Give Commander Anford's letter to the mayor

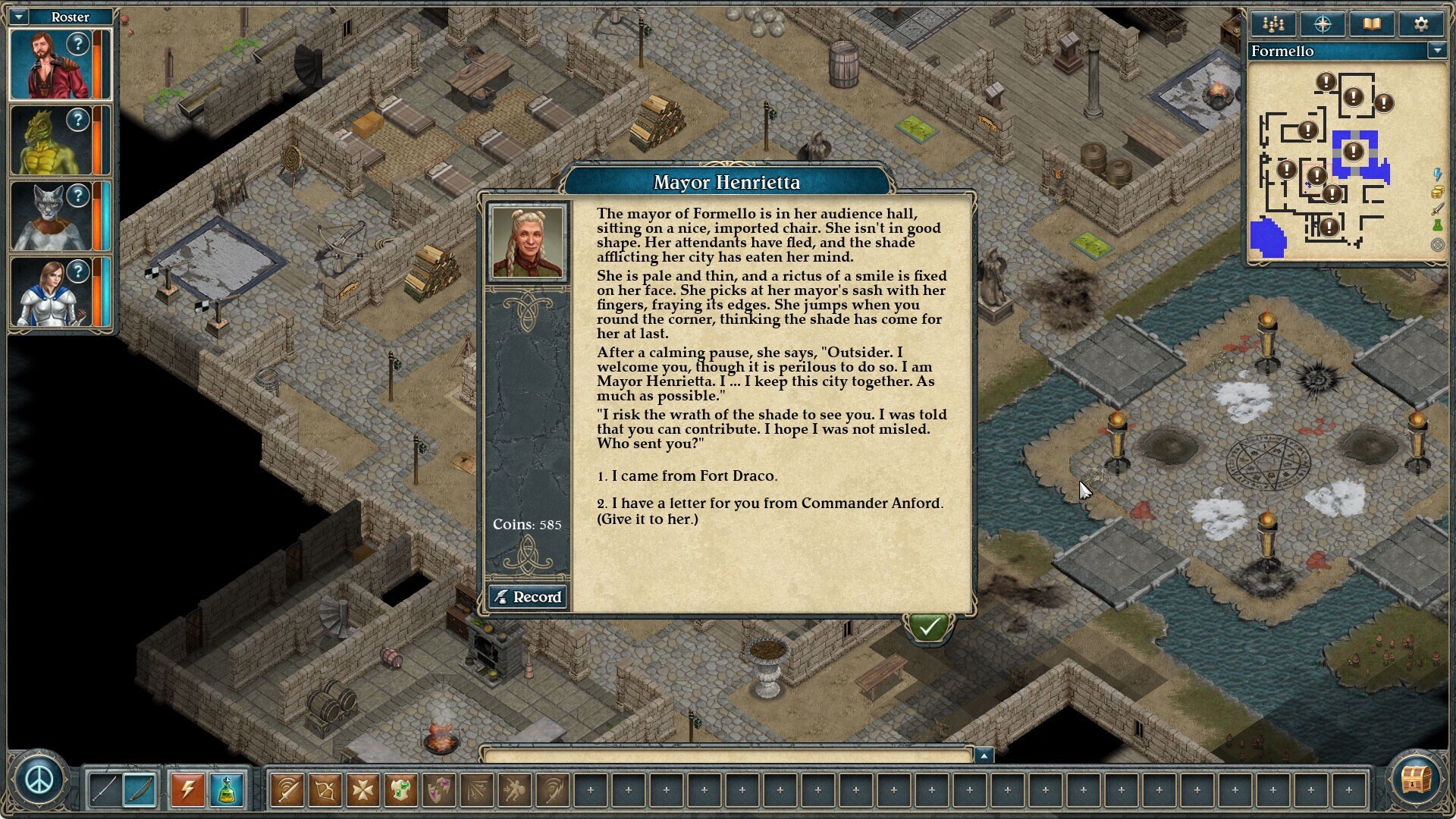point(770,503)
